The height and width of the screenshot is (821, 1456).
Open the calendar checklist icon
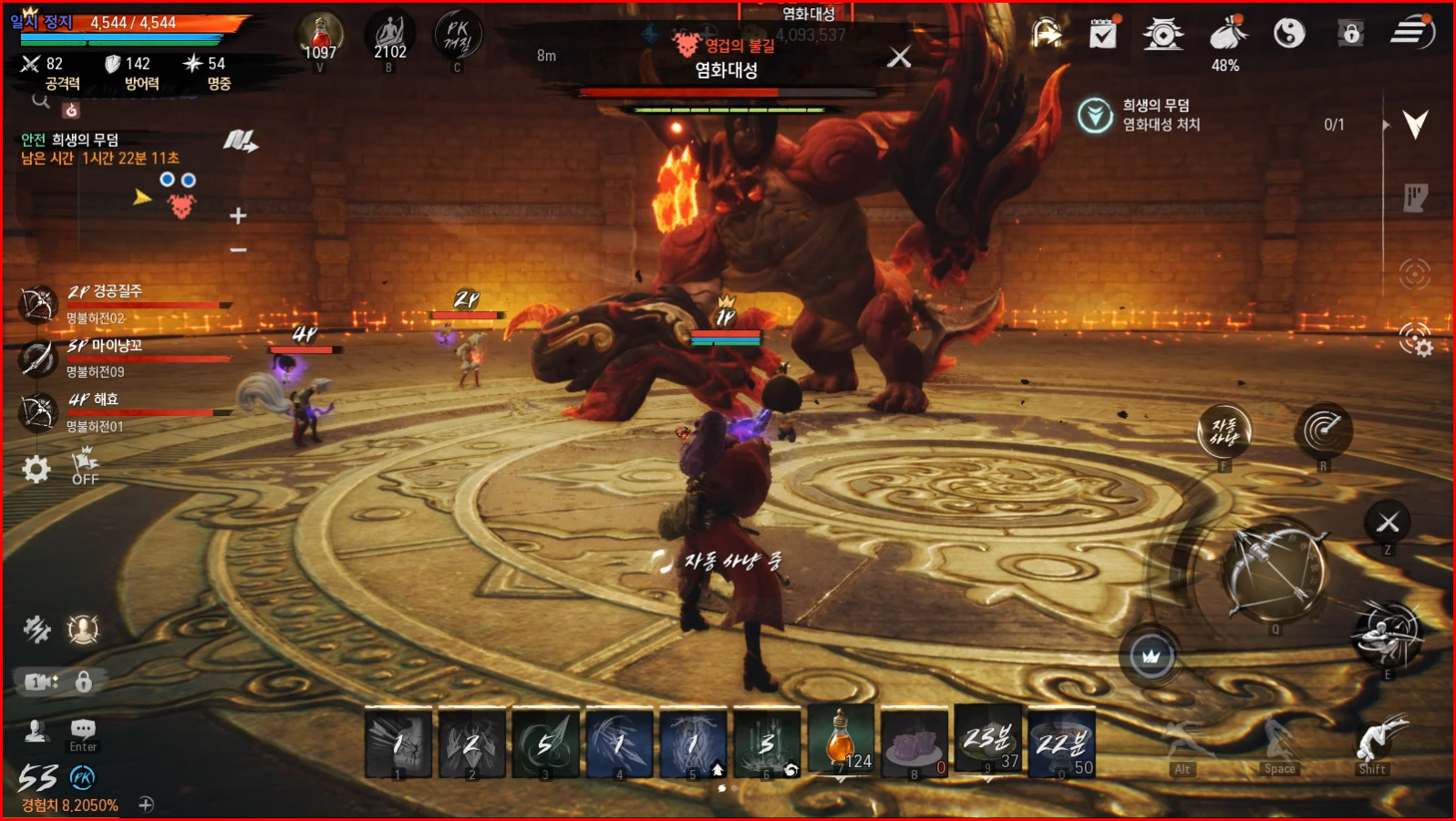(x=1103, y=34)
